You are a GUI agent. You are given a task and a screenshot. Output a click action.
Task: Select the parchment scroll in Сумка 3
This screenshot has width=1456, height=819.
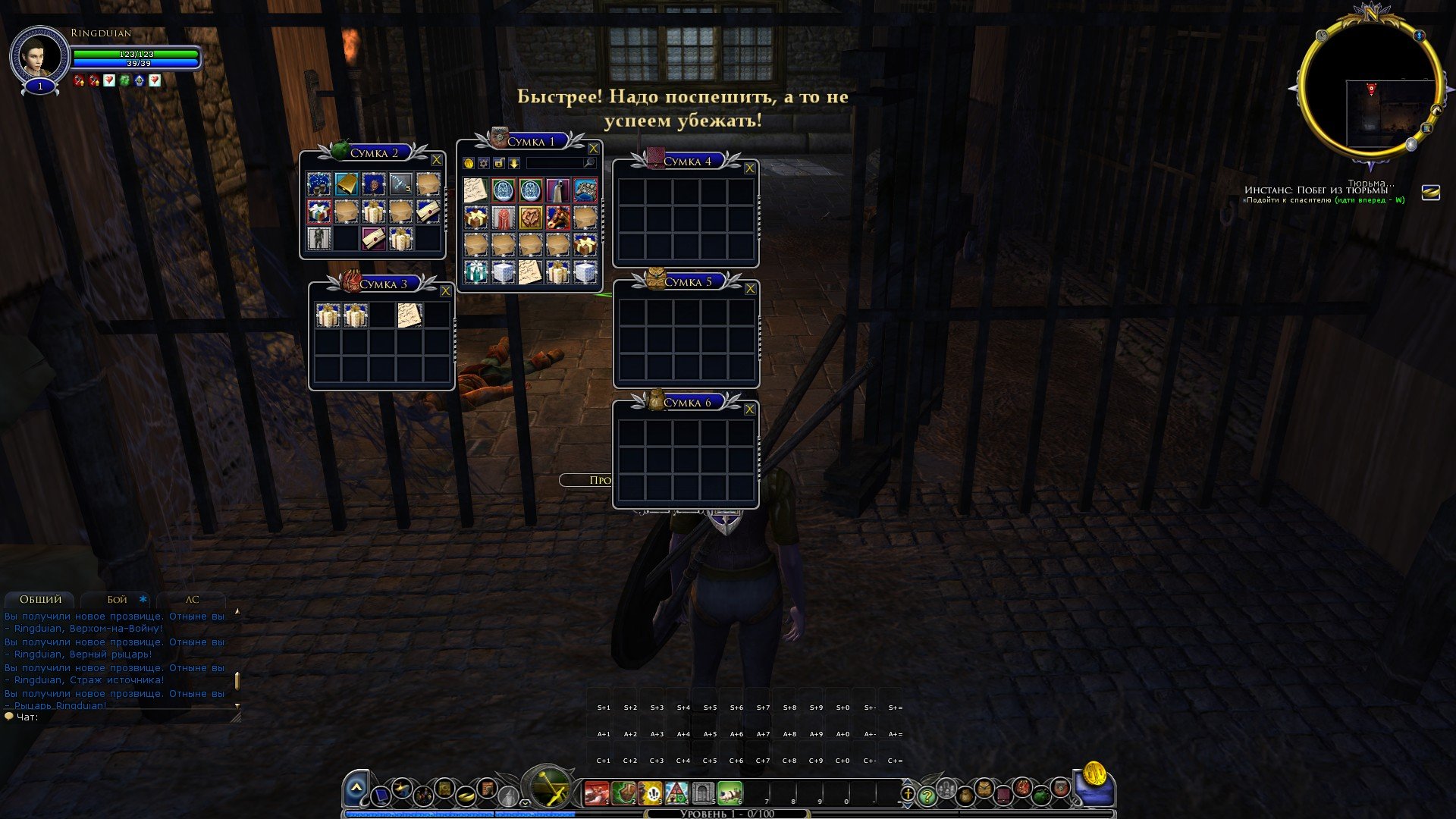pos(409,315)
